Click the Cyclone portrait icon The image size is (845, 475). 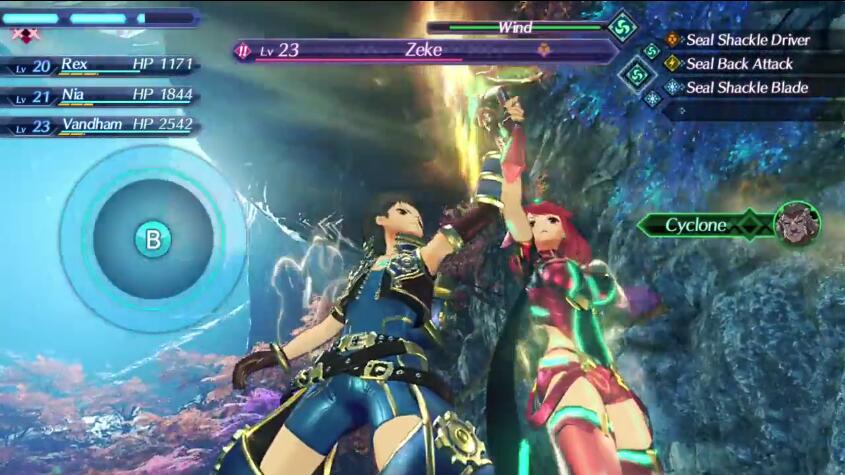pos(796,224)
